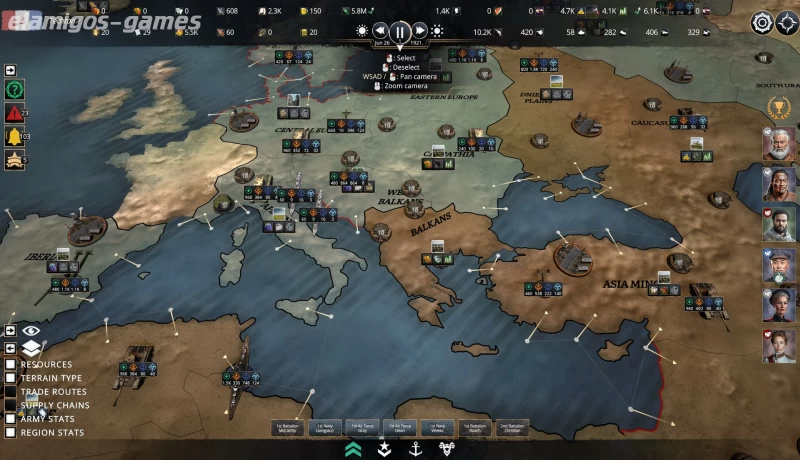The height and width of the screenshot is (460, 800).
Task: Select the 1st Battalion McCarthy unit card
Action: (288, 428)
